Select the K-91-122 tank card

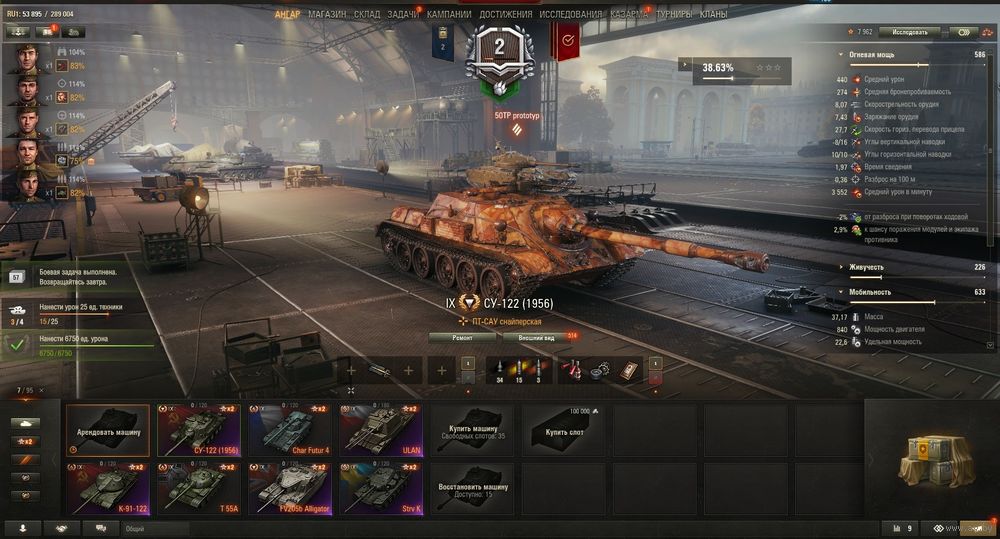click(x=108, y=488)
